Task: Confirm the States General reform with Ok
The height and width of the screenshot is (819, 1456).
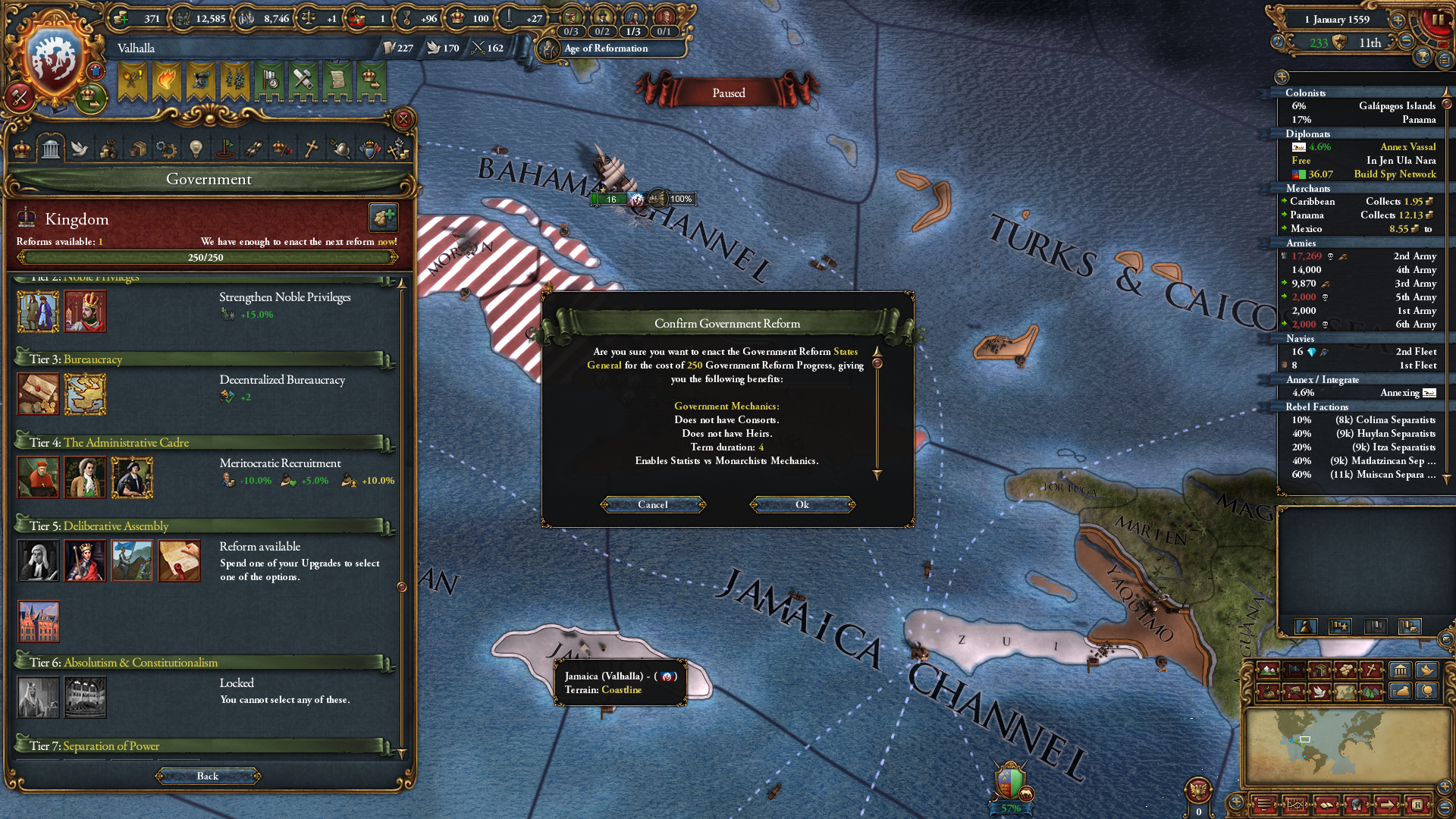Action: tap(802, 505)
